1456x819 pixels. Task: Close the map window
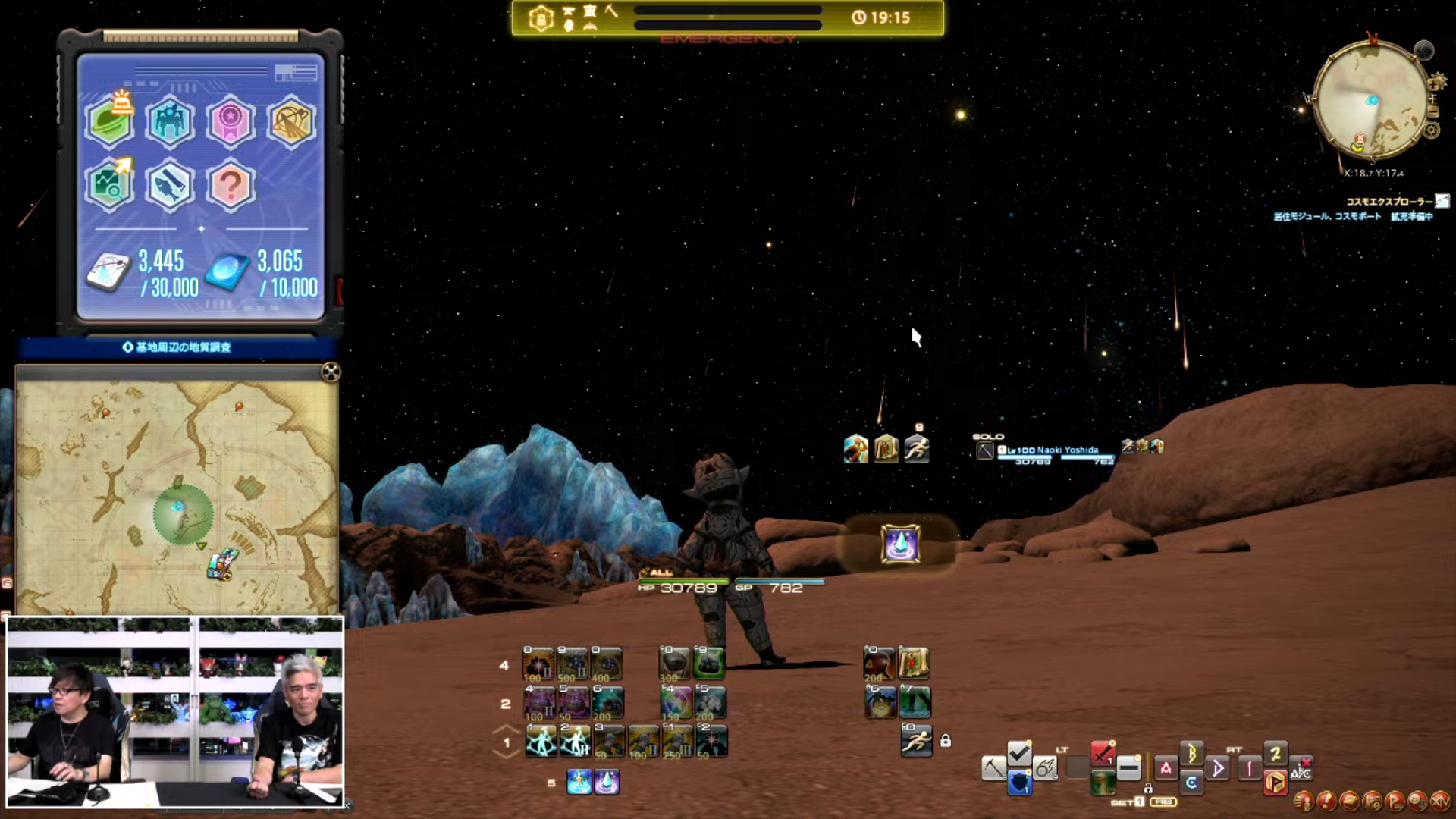point(331,372)
